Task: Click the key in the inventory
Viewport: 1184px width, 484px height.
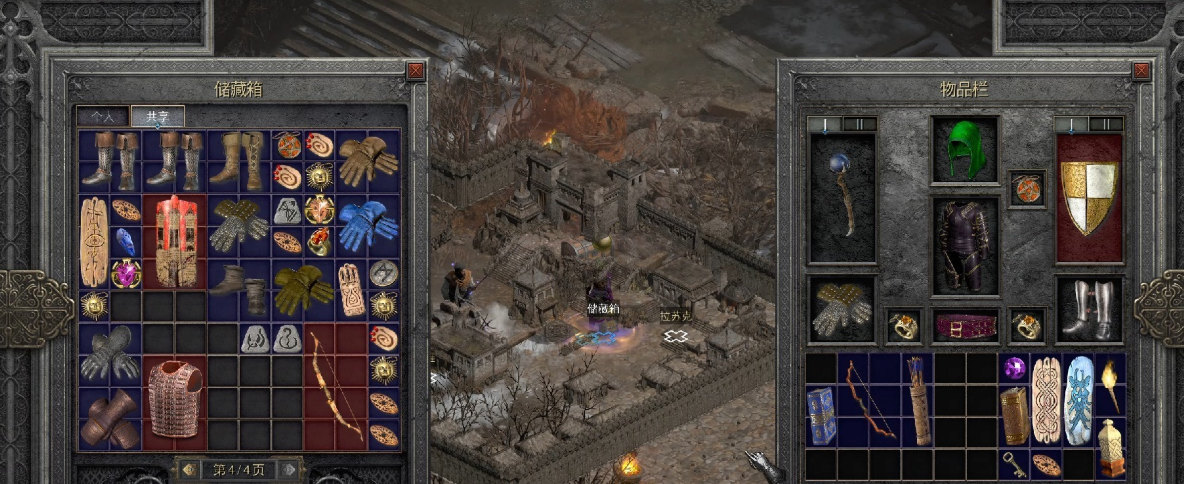Action: (1015, 462)
